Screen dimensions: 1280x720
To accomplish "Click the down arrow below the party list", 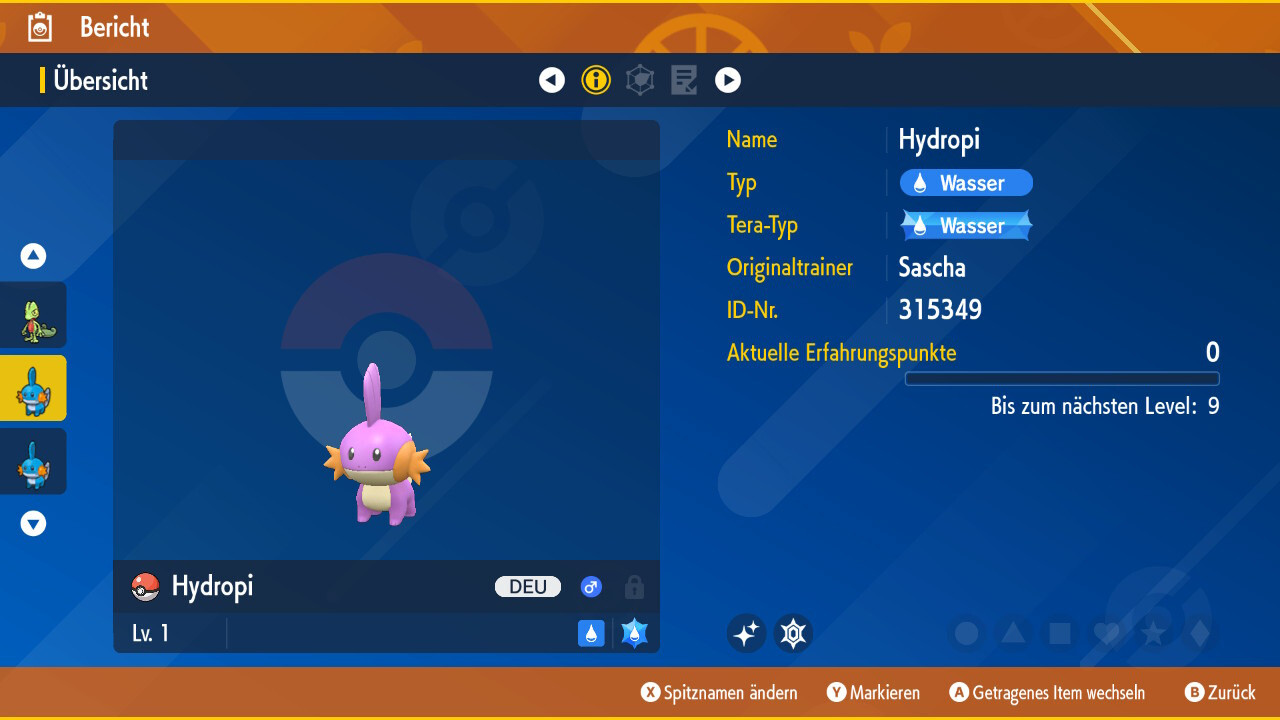I will click(x=33, y=522).
